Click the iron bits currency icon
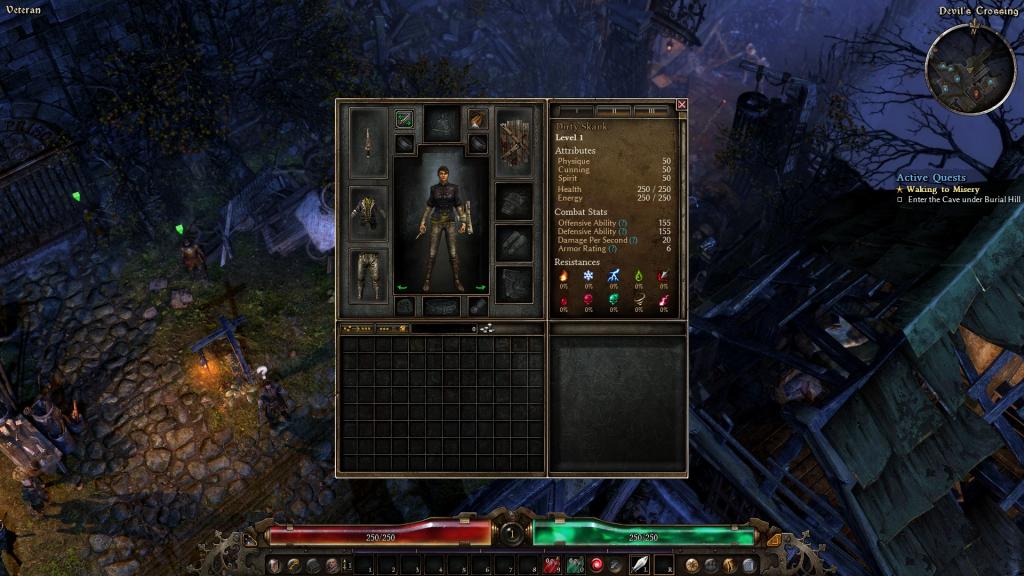The width and height of the screenshot is (1024, 576). (x=485, y=328)
